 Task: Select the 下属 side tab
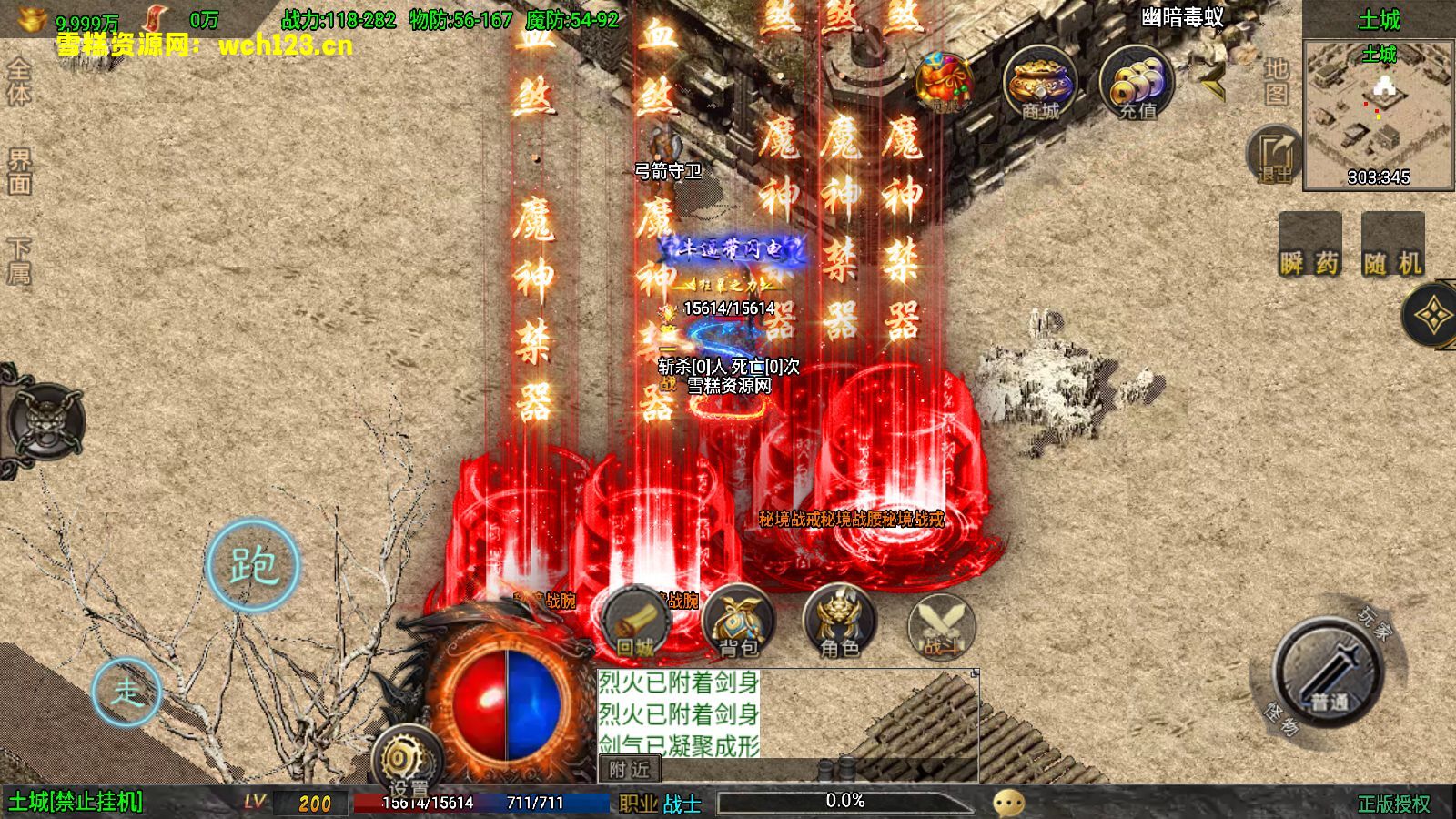click(x=19, y=261)
